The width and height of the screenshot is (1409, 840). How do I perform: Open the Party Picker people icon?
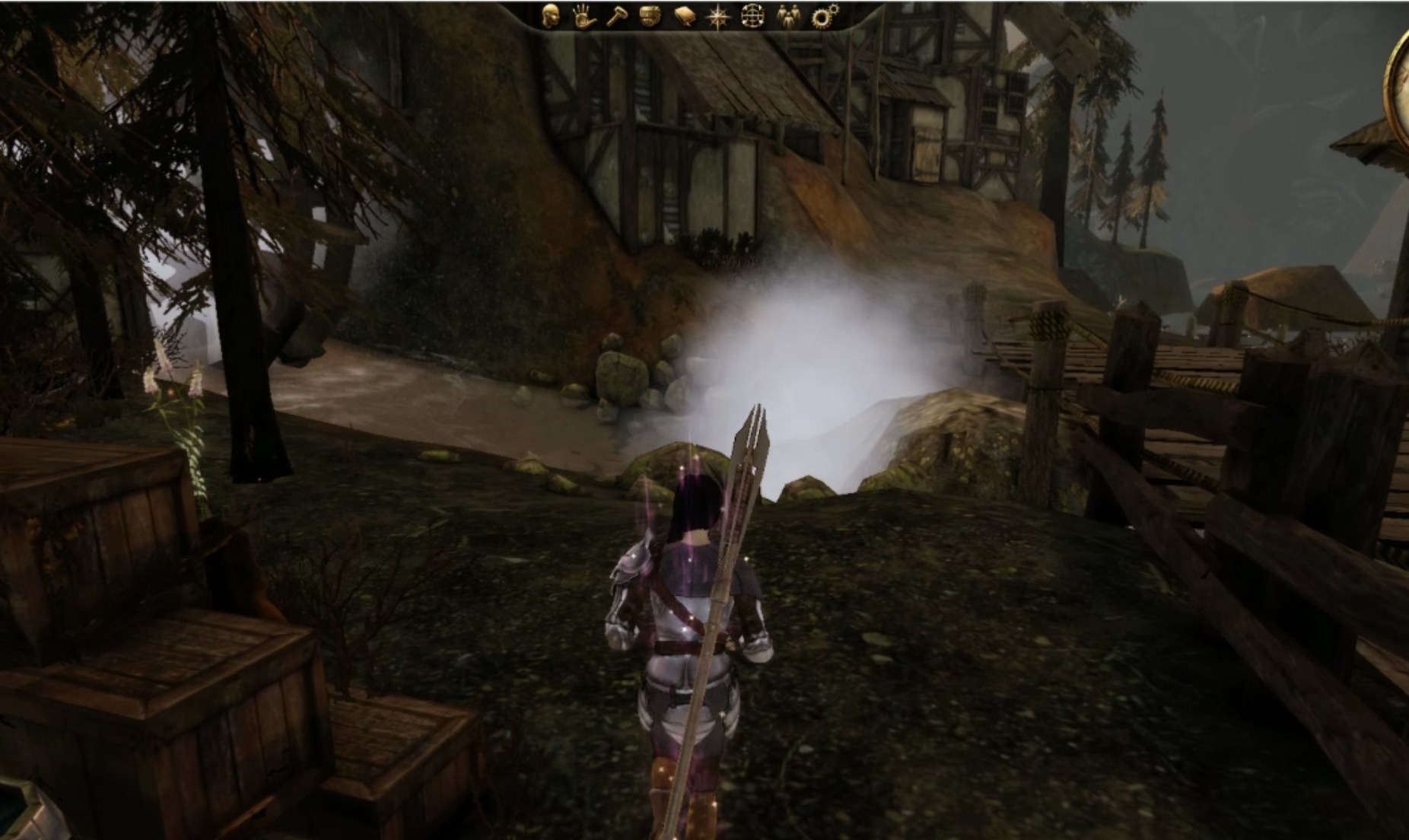coord(789,17)
